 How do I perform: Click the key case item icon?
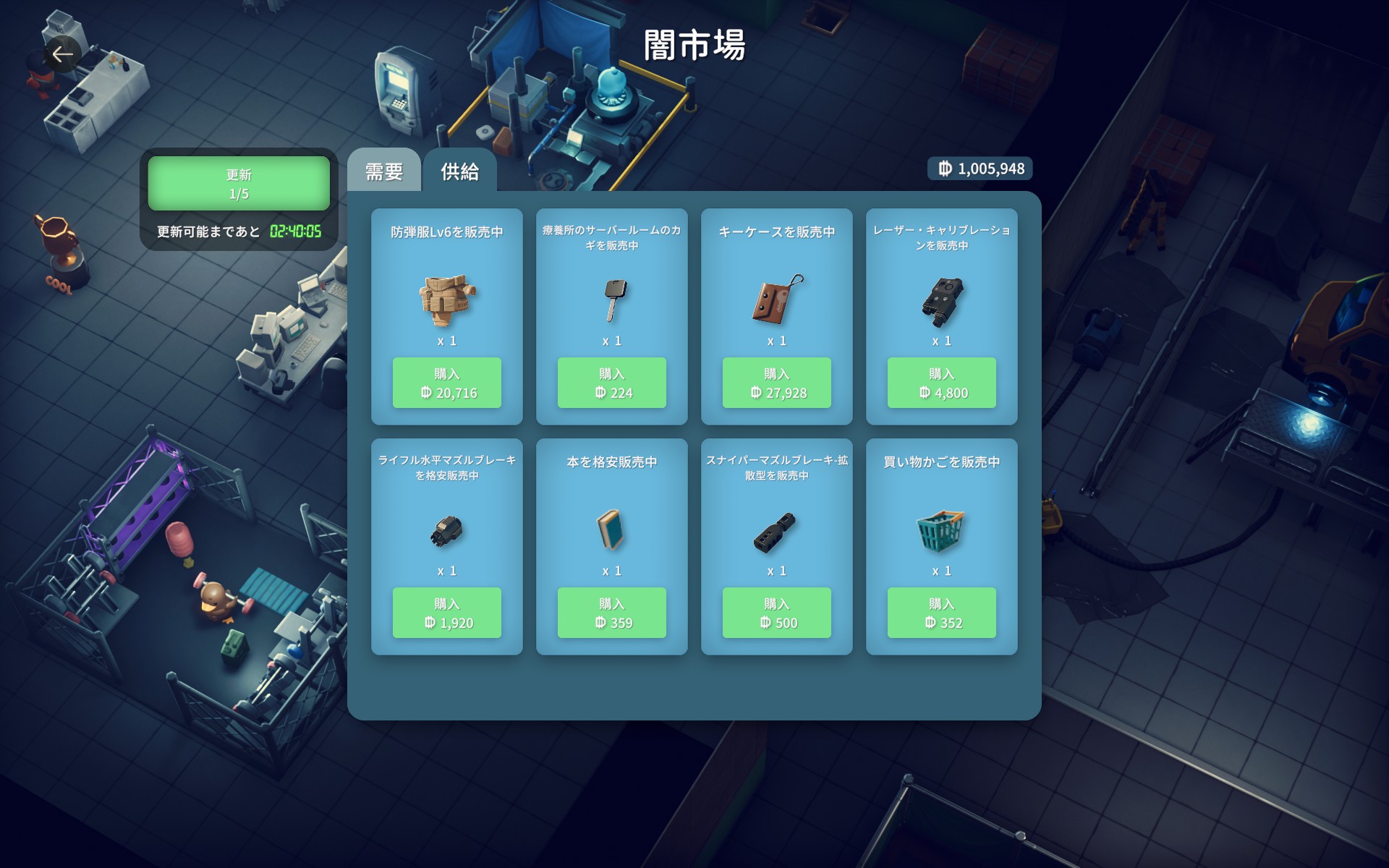[x=776, y=299]
